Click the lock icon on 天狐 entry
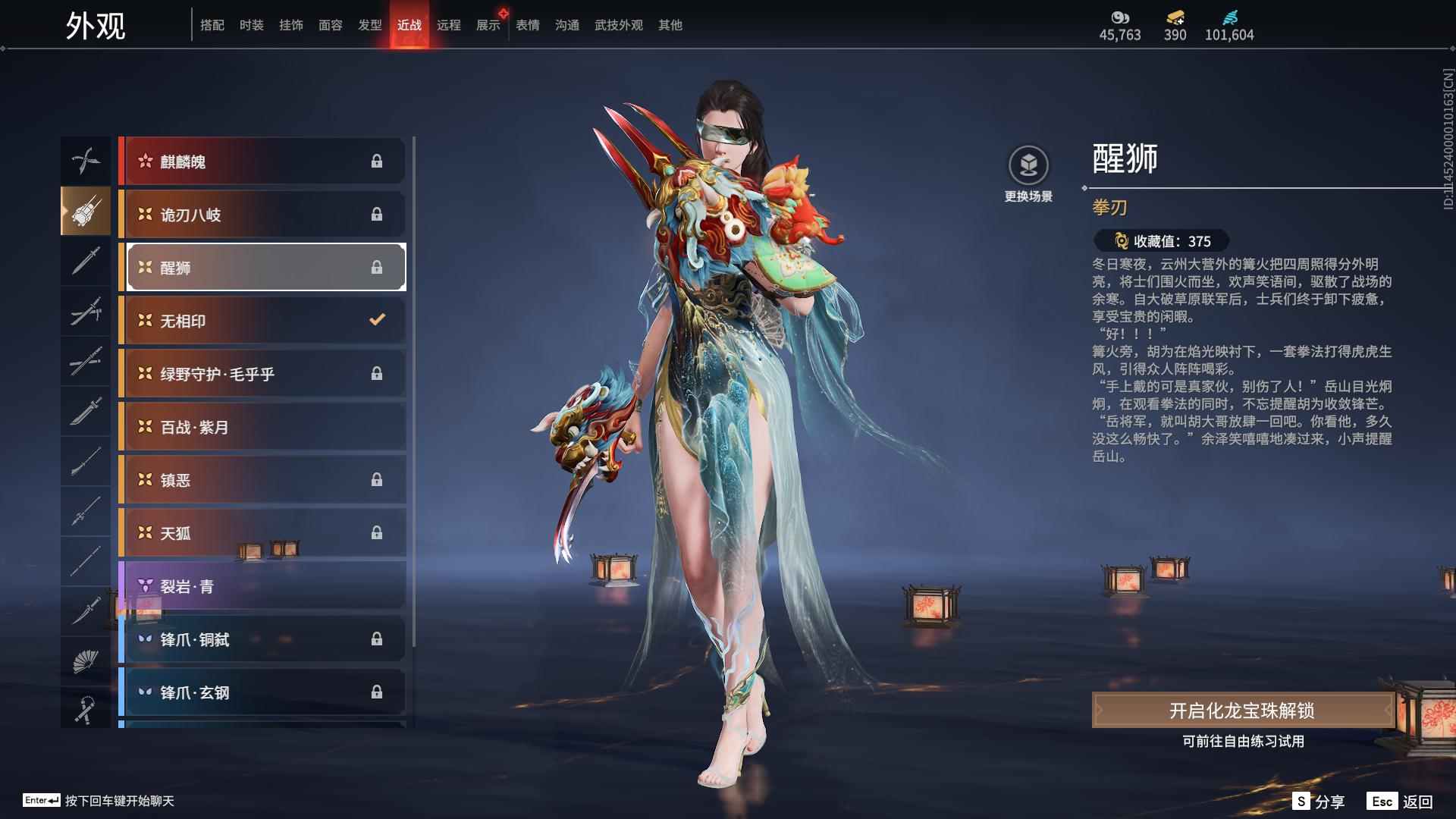1456x819 pixels. [378, 532]
